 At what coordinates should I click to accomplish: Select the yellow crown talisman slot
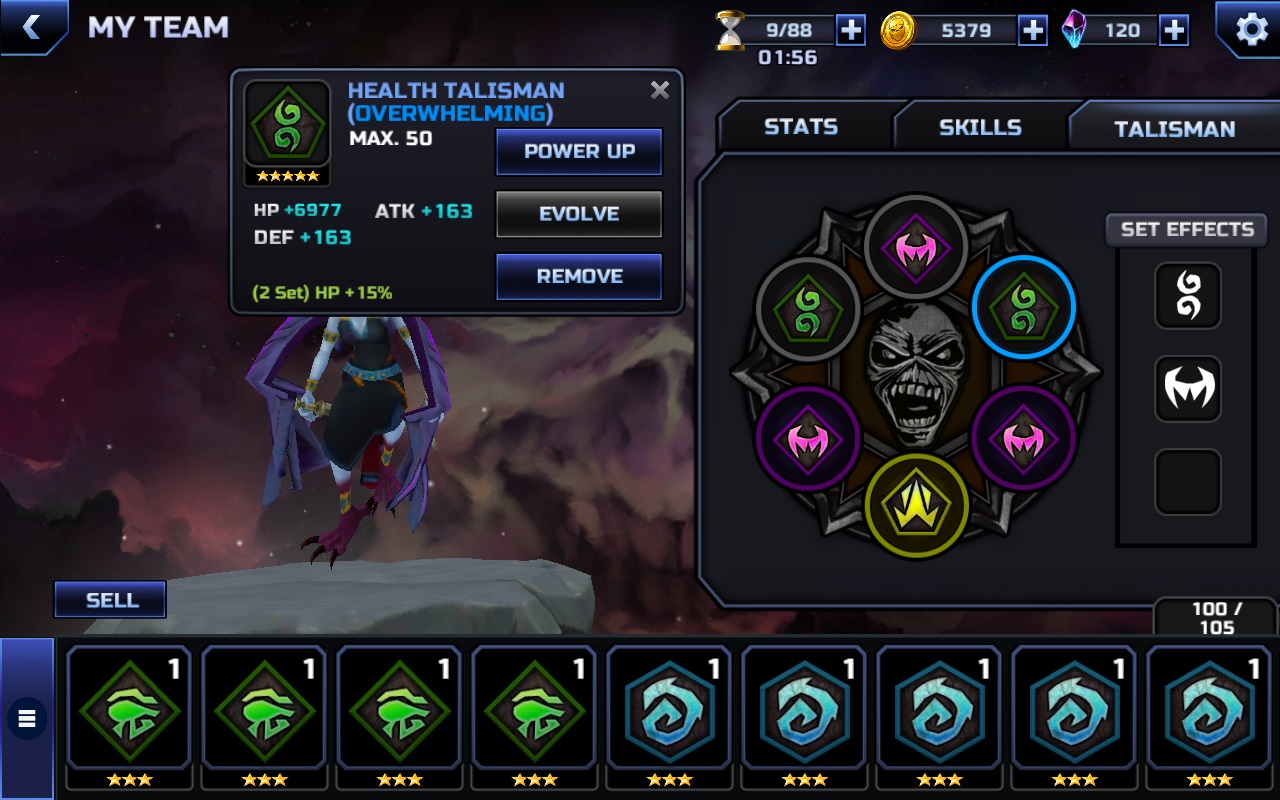tap(916, 503)
